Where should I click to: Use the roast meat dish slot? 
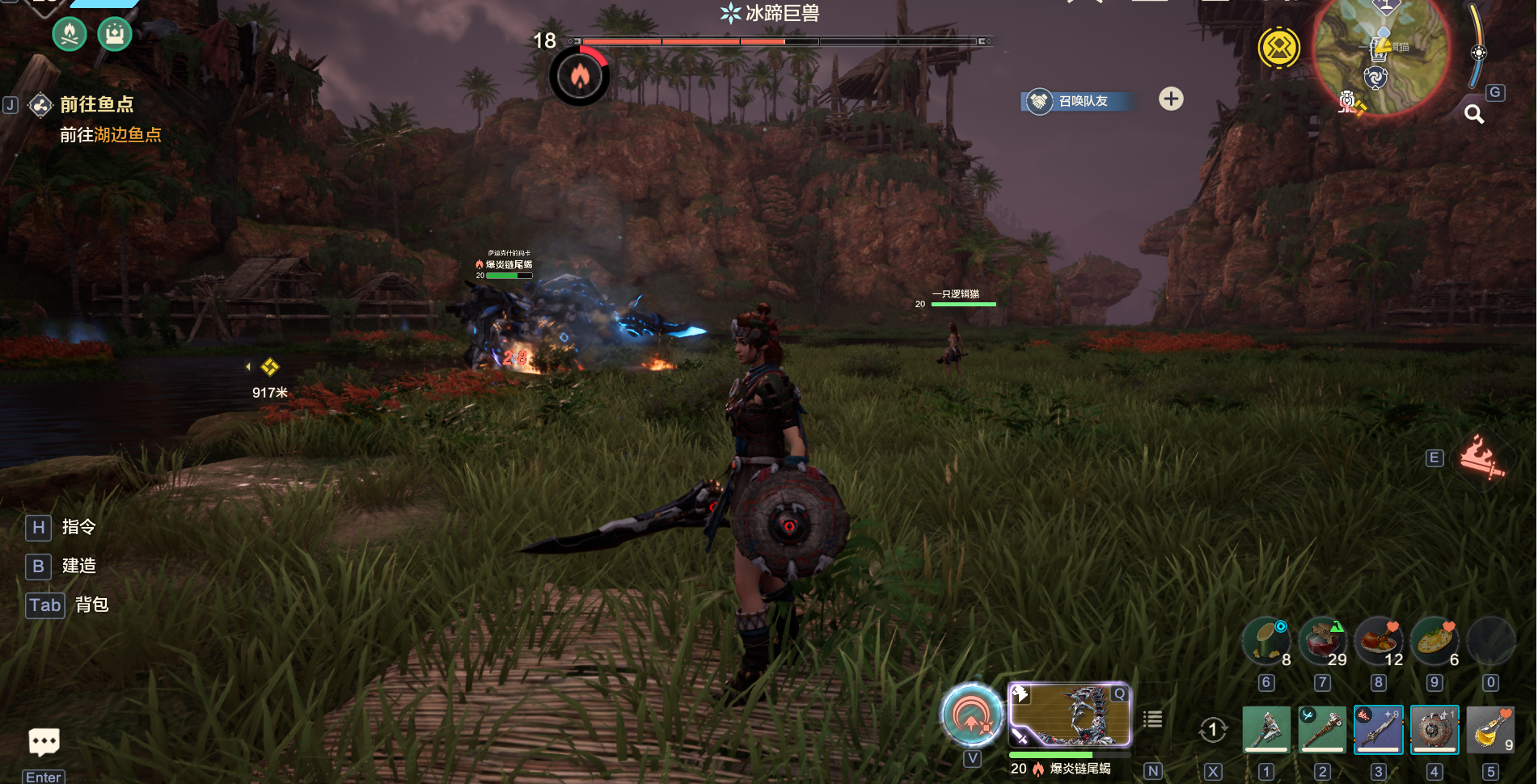coord(1379,642)
